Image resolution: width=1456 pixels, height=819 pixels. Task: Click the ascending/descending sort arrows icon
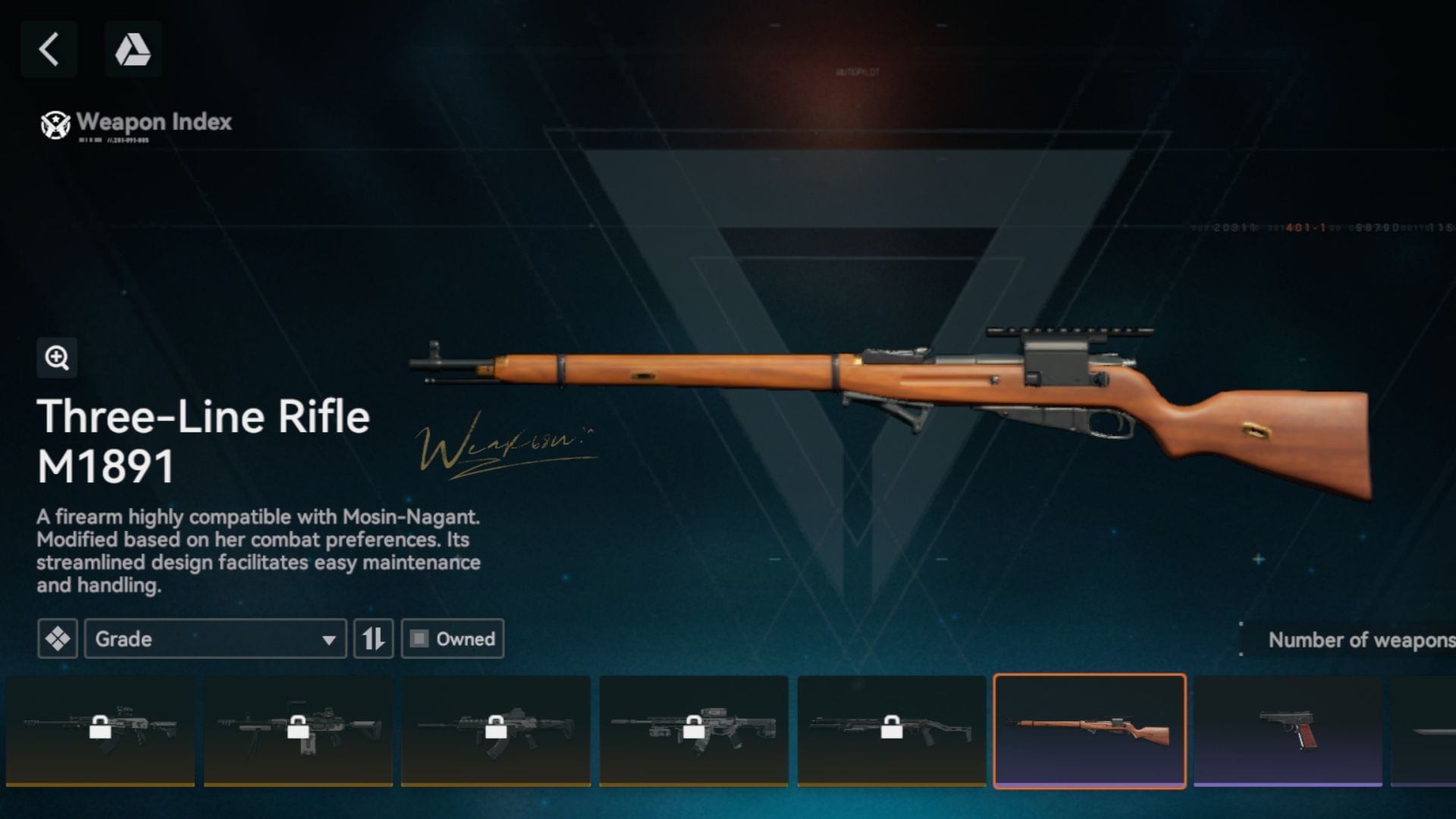click(x=372, y=639)
